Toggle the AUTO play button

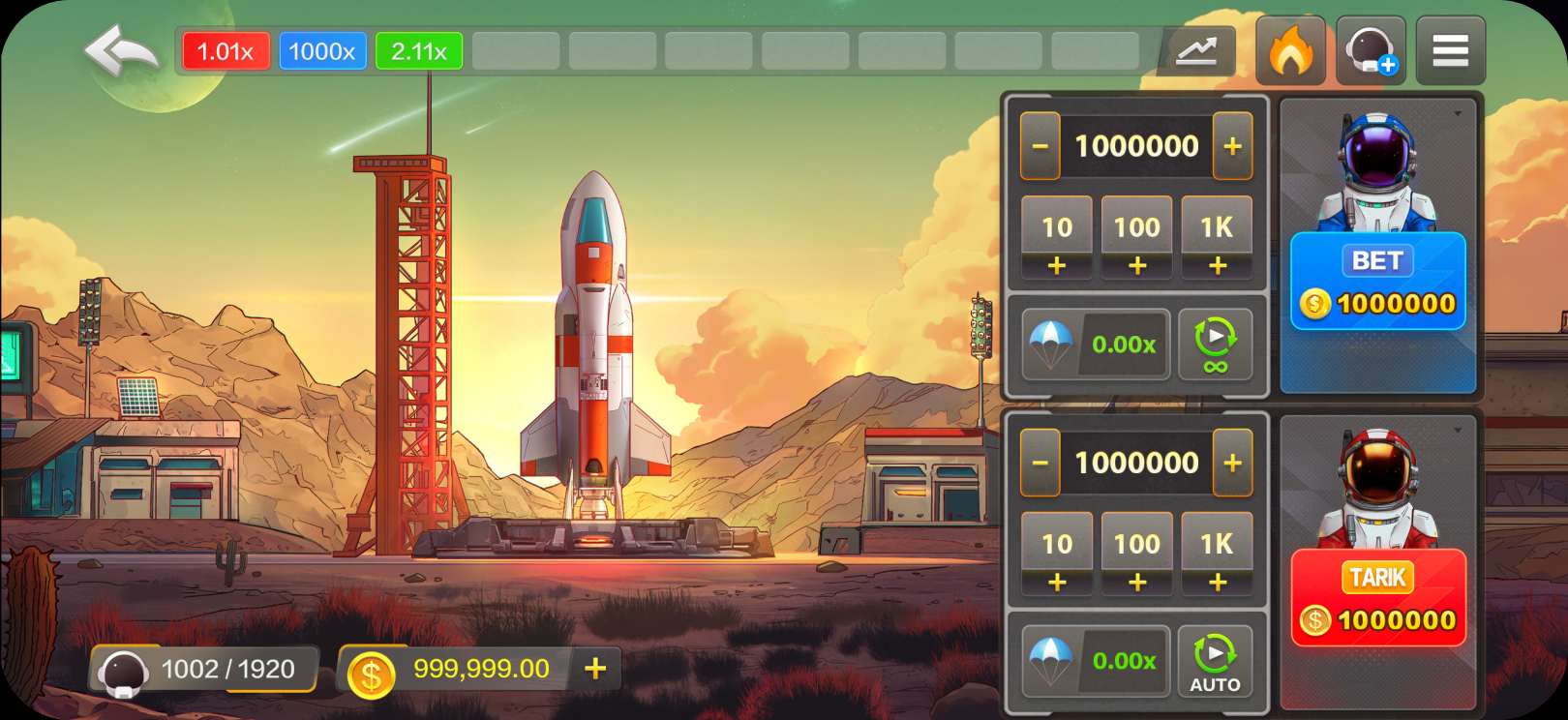pyautogui.click(x=1215, y=661)
